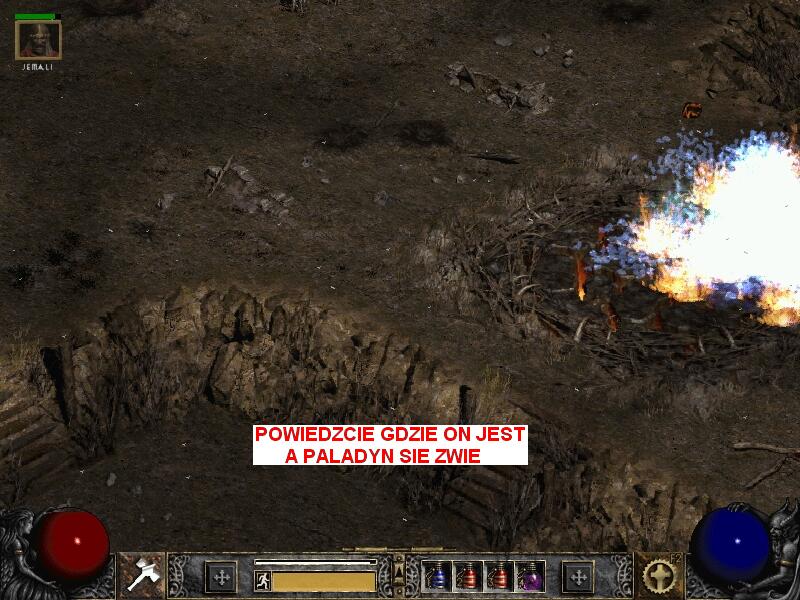
Task: Select the Jemali mercenary portrait
Action: (x=39, y=40)
